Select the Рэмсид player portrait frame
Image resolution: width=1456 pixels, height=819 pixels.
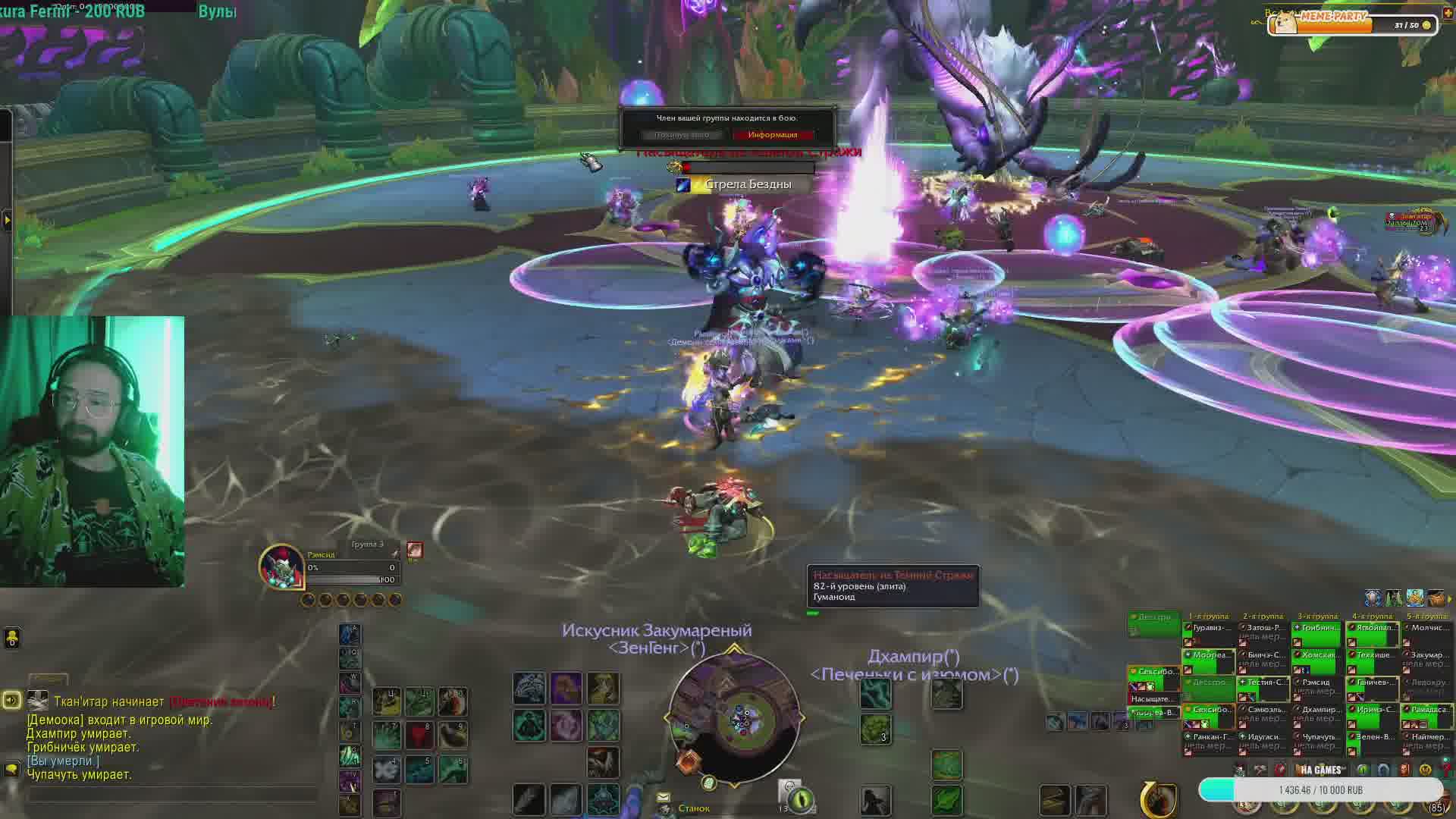(x=282, y=566)
